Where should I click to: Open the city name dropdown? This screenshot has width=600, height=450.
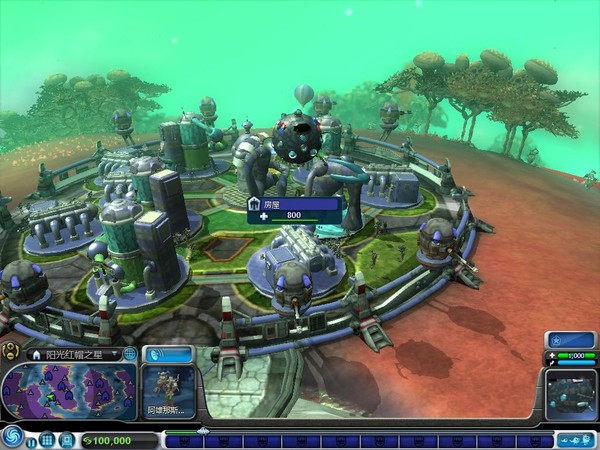(115, 354)
